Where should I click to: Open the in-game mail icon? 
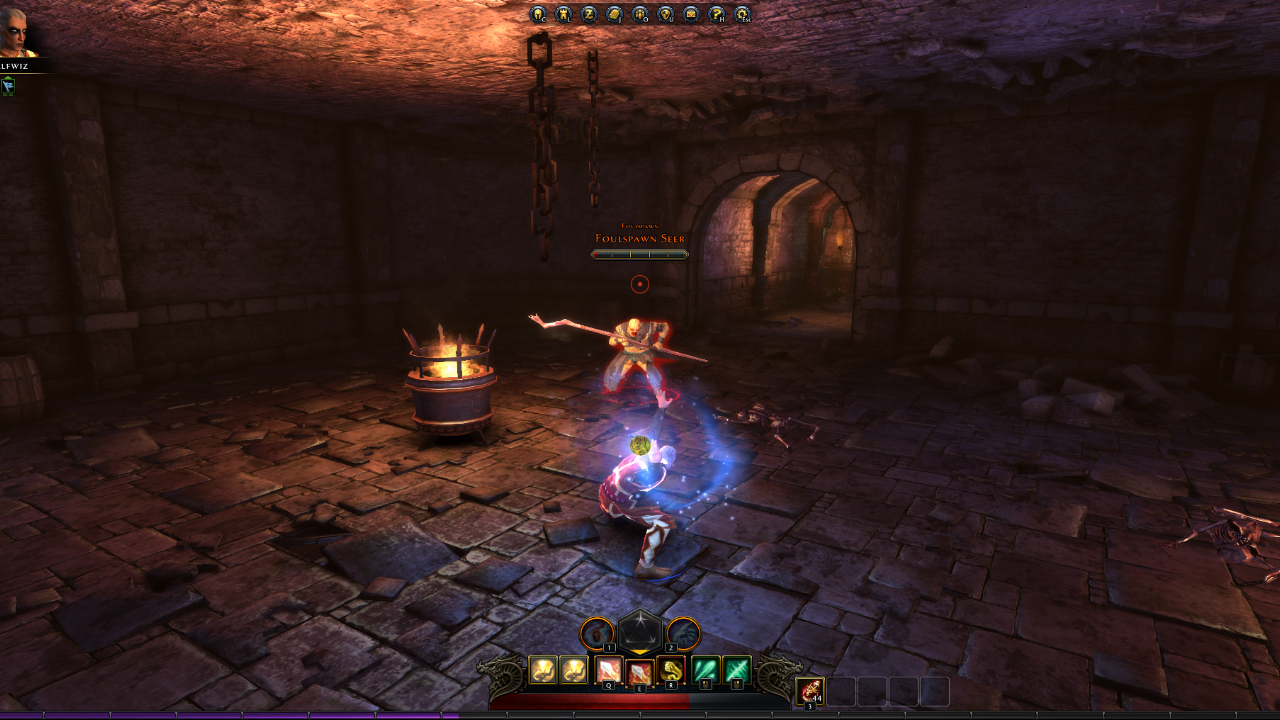click(x=691, y=14)
